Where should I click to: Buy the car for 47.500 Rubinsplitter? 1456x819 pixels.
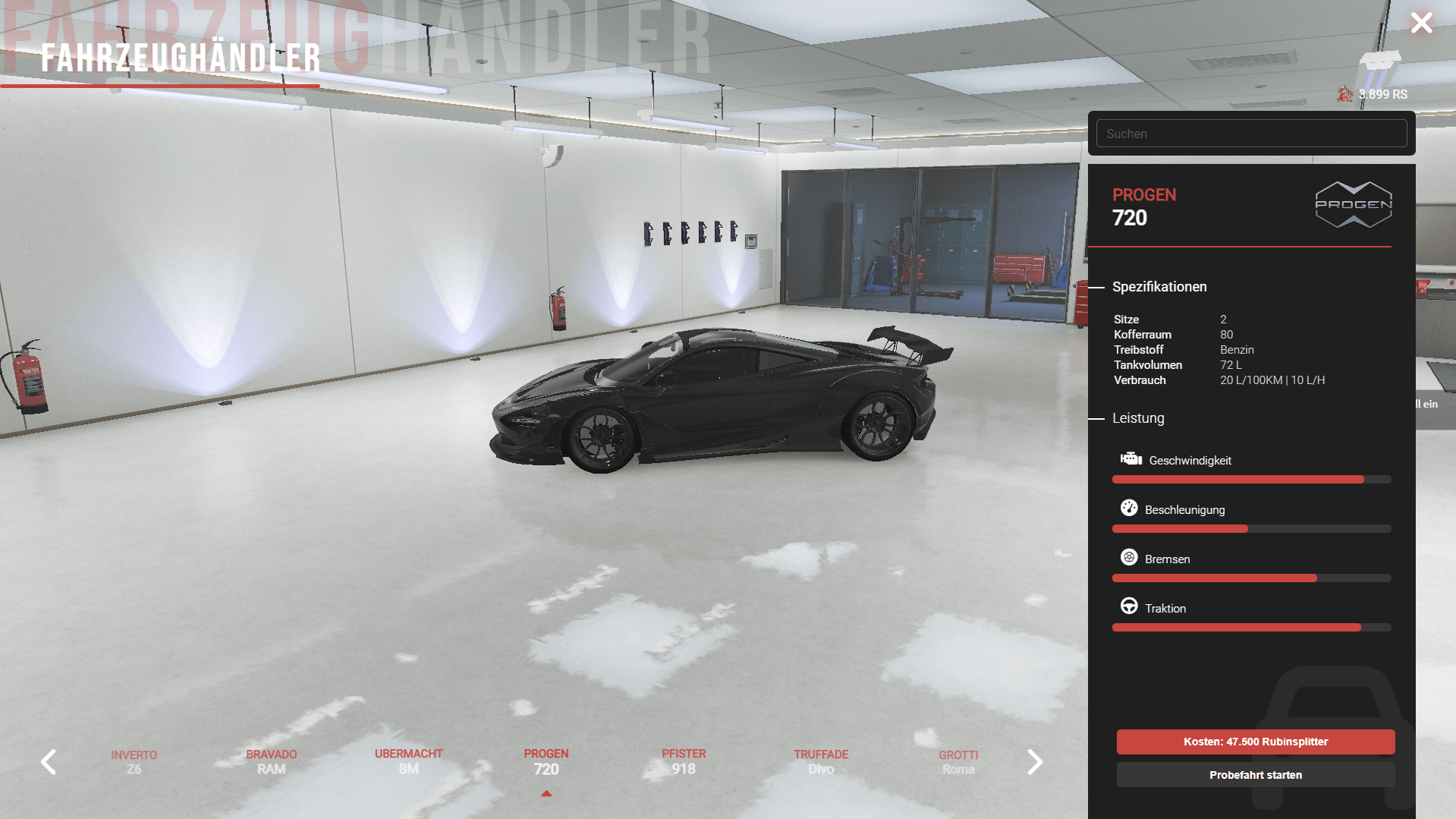[x=1255, y=742]
